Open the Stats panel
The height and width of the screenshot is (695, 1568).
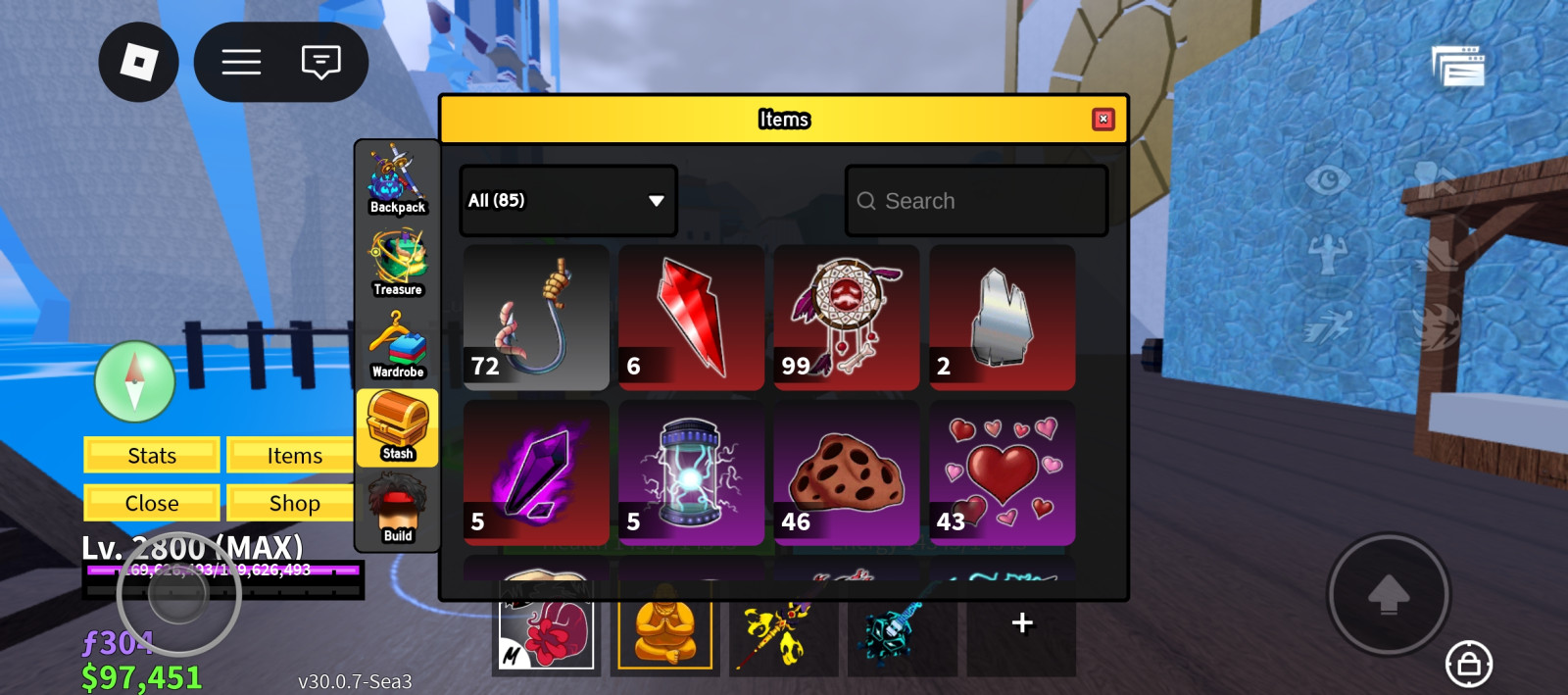152,456
